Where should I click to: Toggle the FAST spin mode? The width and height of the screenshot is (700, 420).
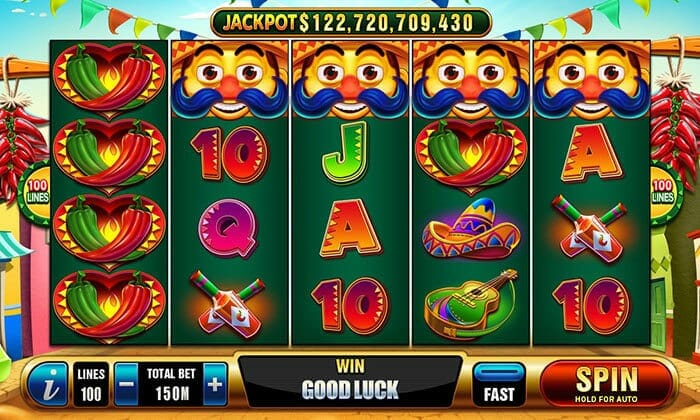pyautogui.click(x=498, y=384)
